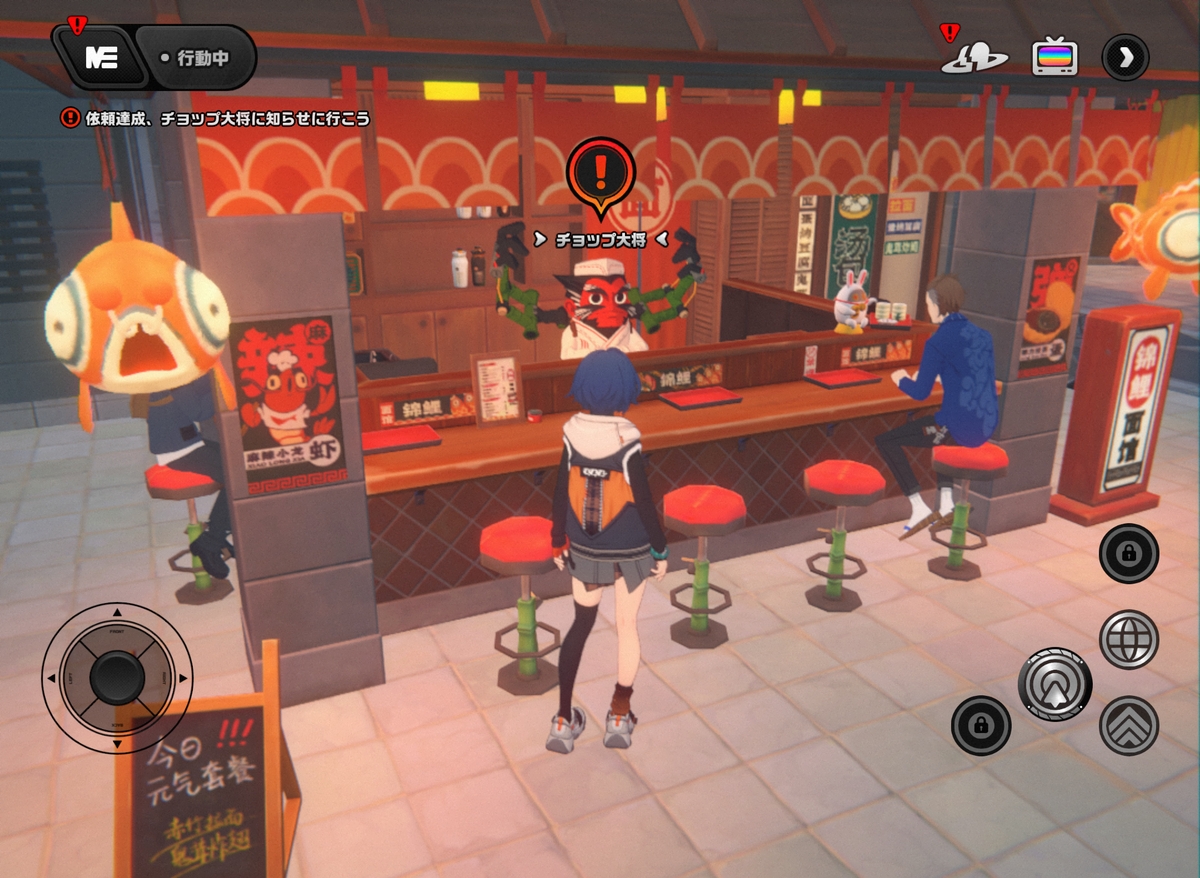This screenshot has height=878, width=1200.
Task: Open the rainbow TV icon
Action: pos(1055,58)
